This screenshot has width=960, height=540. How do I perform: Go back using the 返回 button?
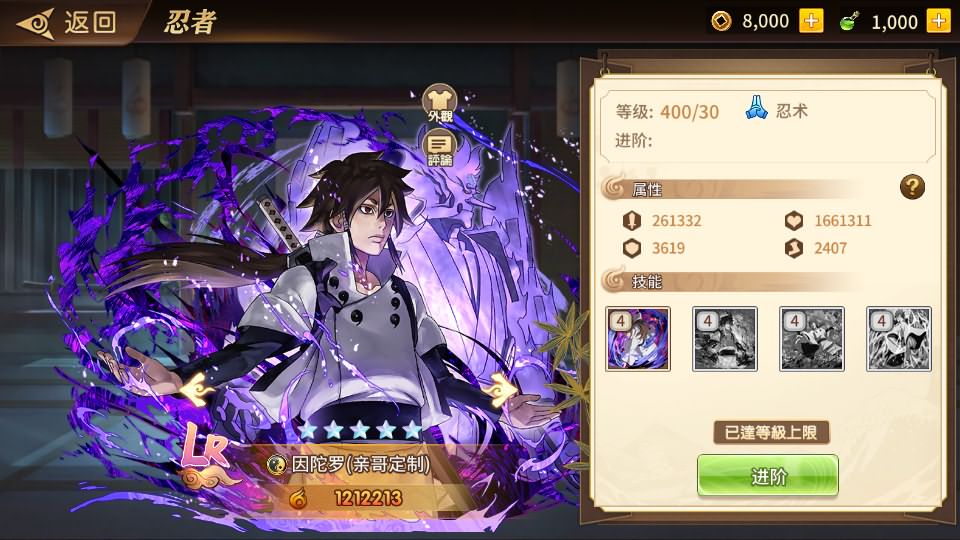click(70, 21)
